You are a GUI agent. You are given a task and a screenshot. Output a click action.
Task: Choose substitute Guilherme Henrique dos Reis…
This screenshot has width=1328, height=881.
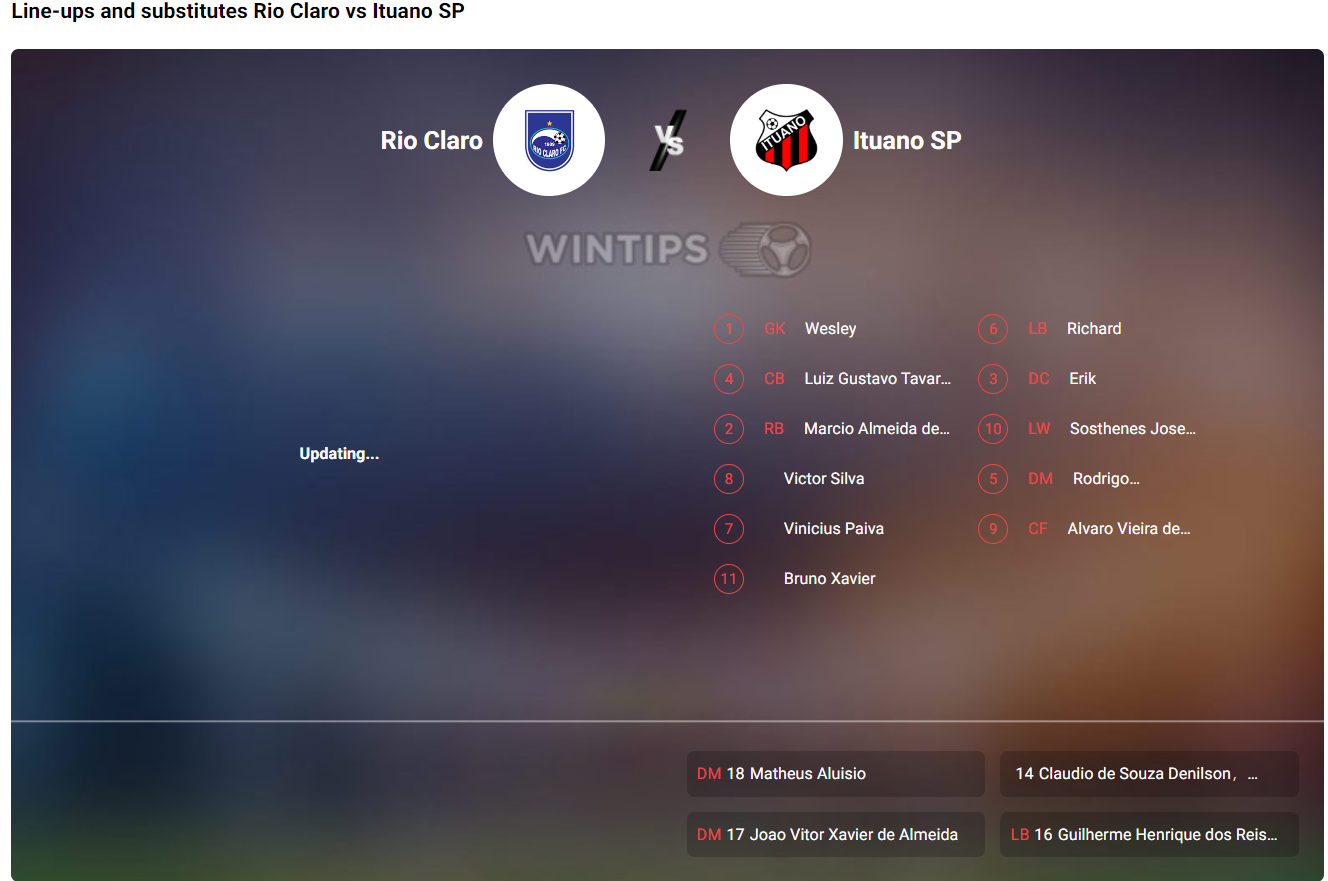(1148, 835)
